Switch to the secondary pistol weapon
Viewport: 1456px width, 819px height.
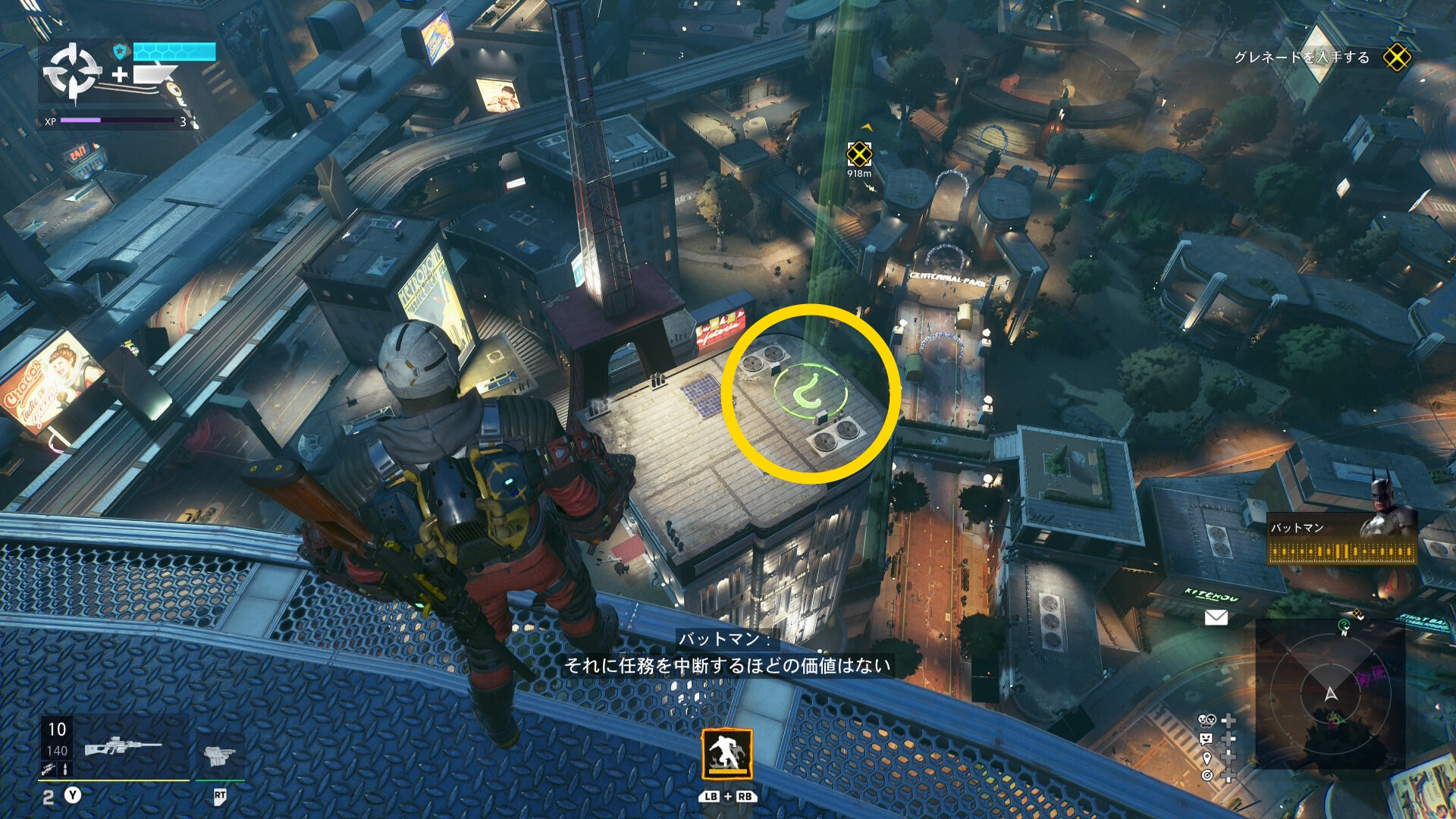pos(220,755)
